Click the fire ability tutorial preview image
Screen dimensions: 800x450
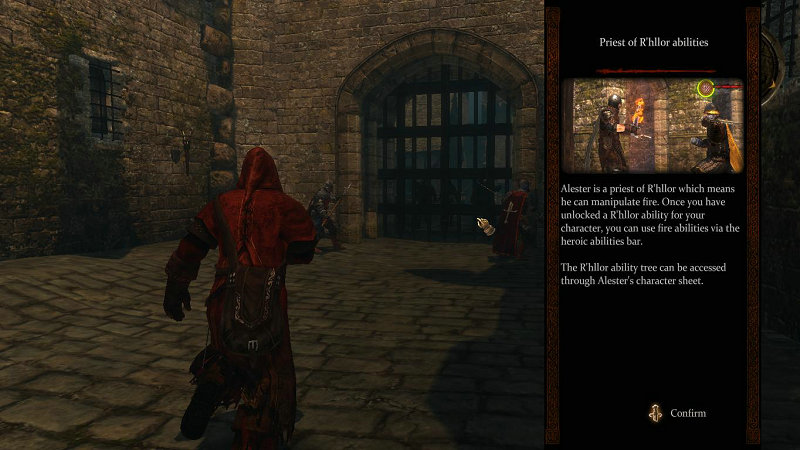652,125
